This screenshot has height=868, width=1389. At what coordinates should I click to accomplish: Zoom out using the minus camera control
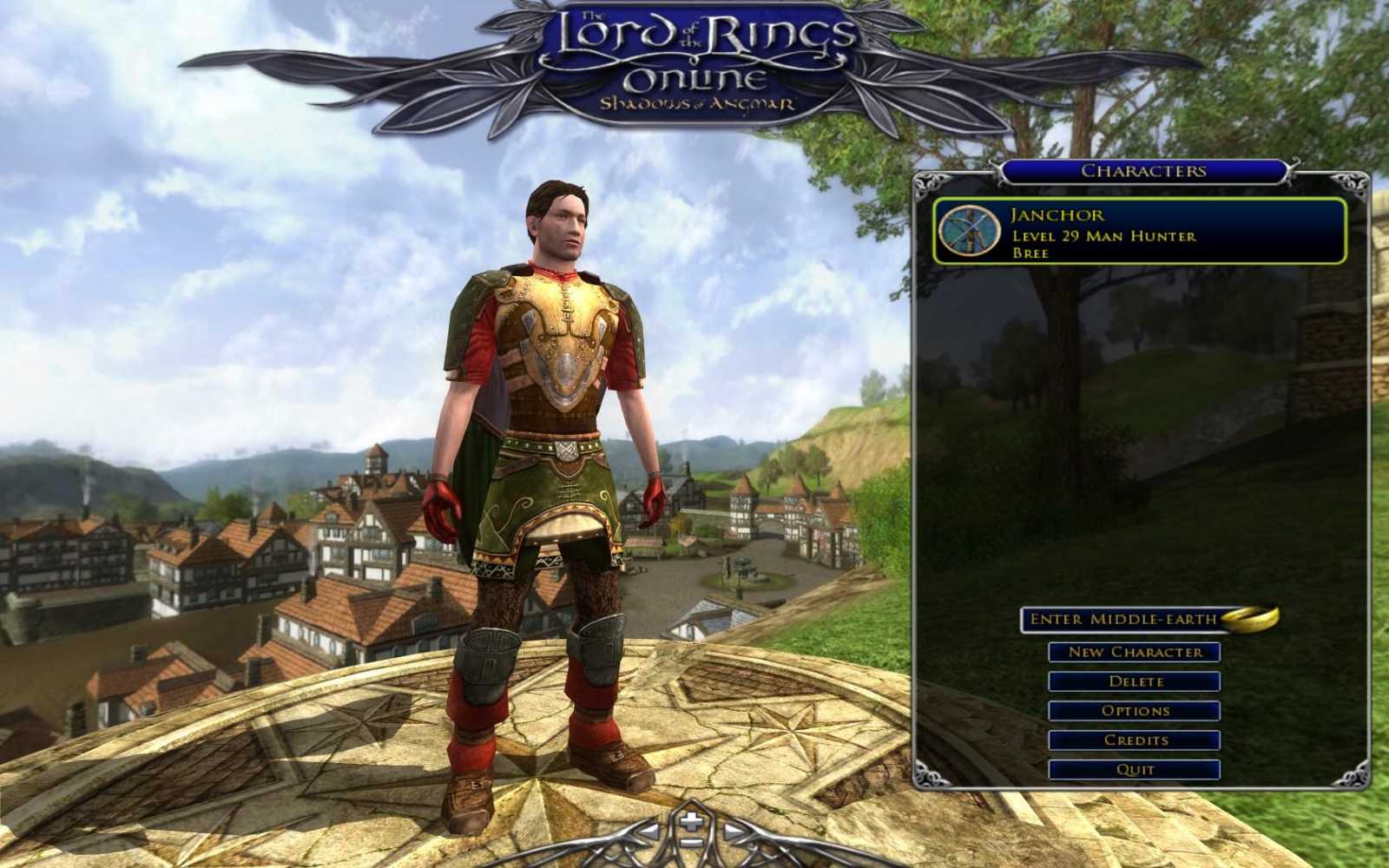(x=691, y=843)
